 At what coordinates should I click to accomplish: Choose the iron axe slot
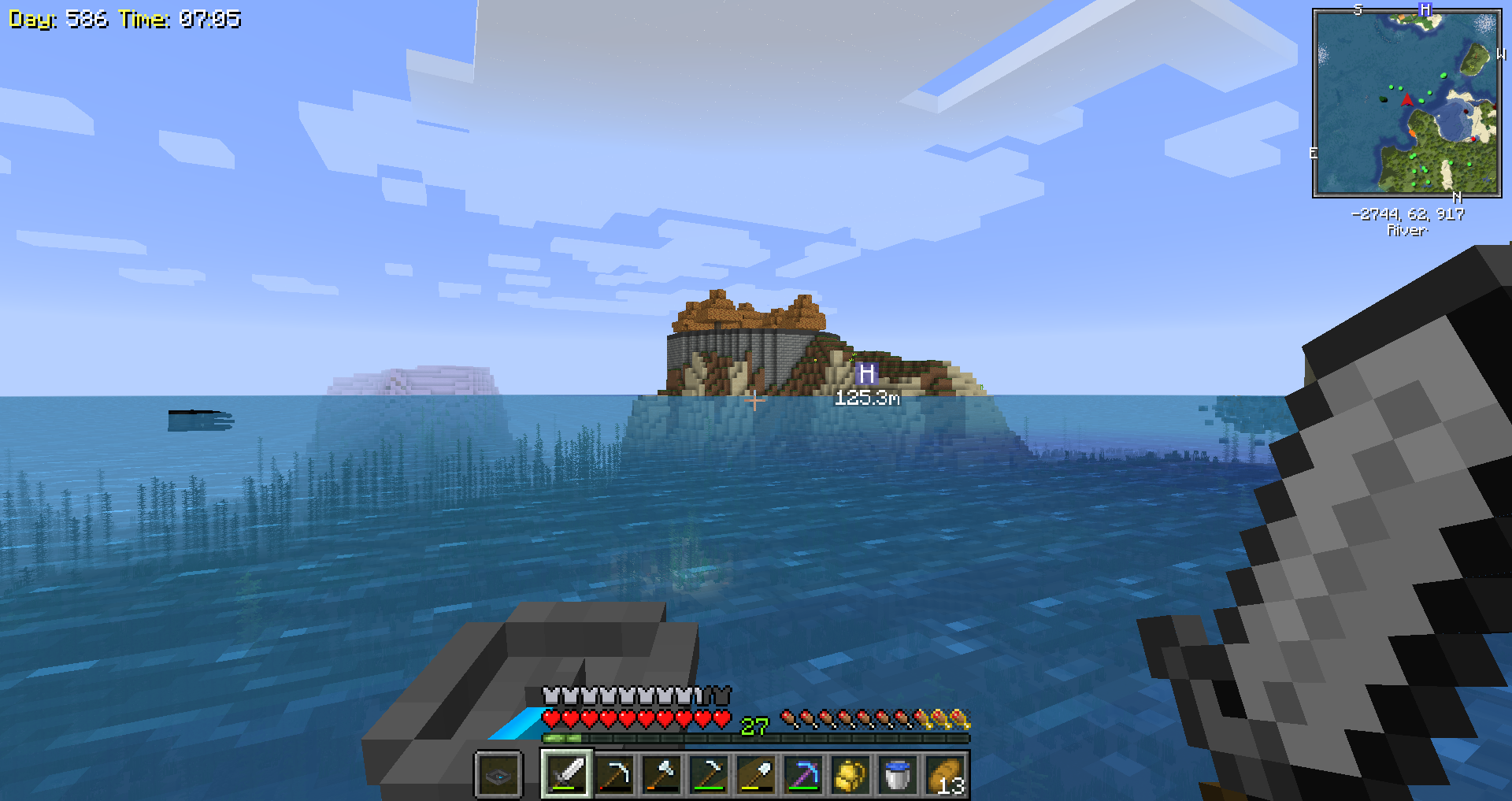(661, 774)
